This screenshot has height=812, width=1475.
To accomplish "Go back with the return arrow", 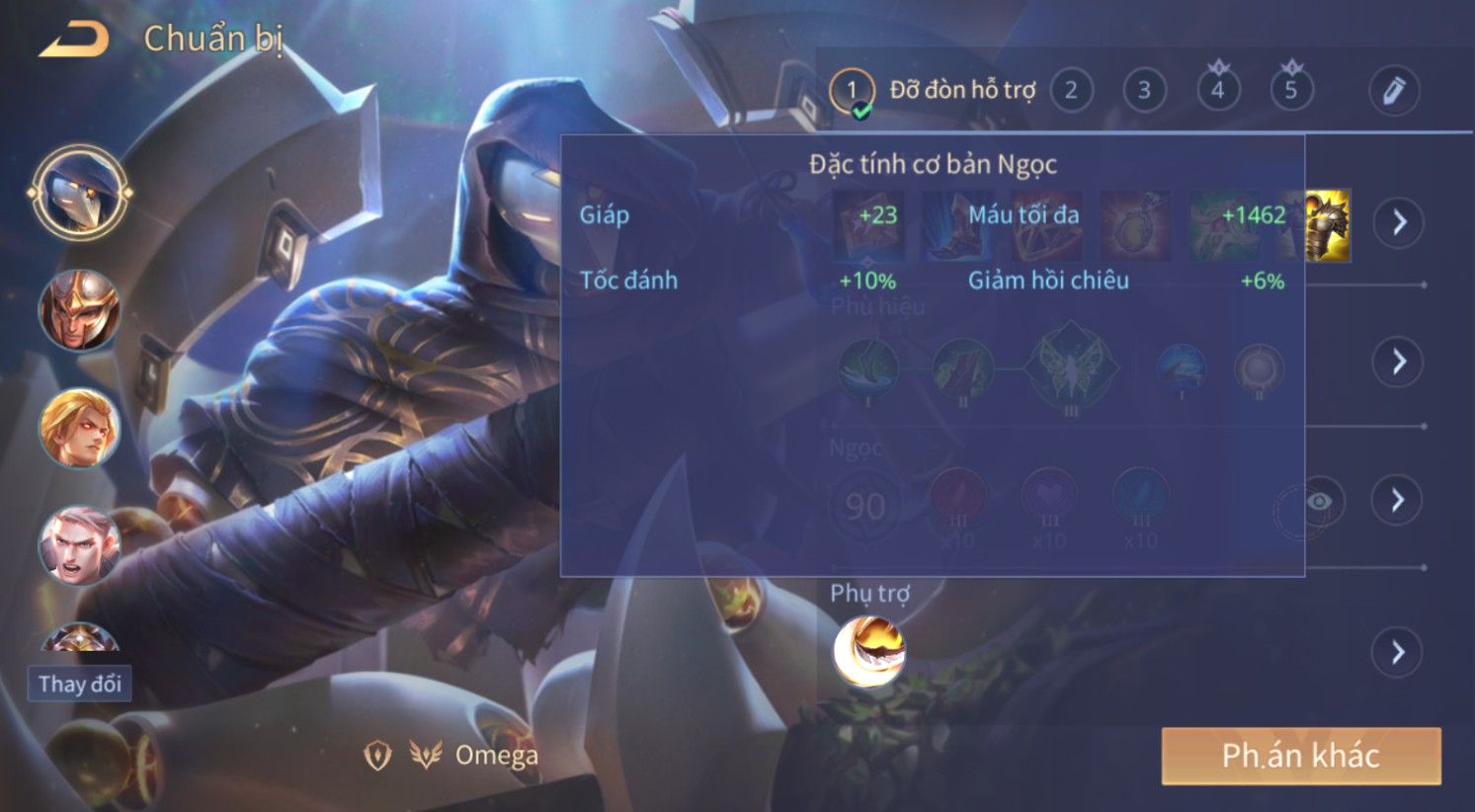I will click(x=74, y=40).
